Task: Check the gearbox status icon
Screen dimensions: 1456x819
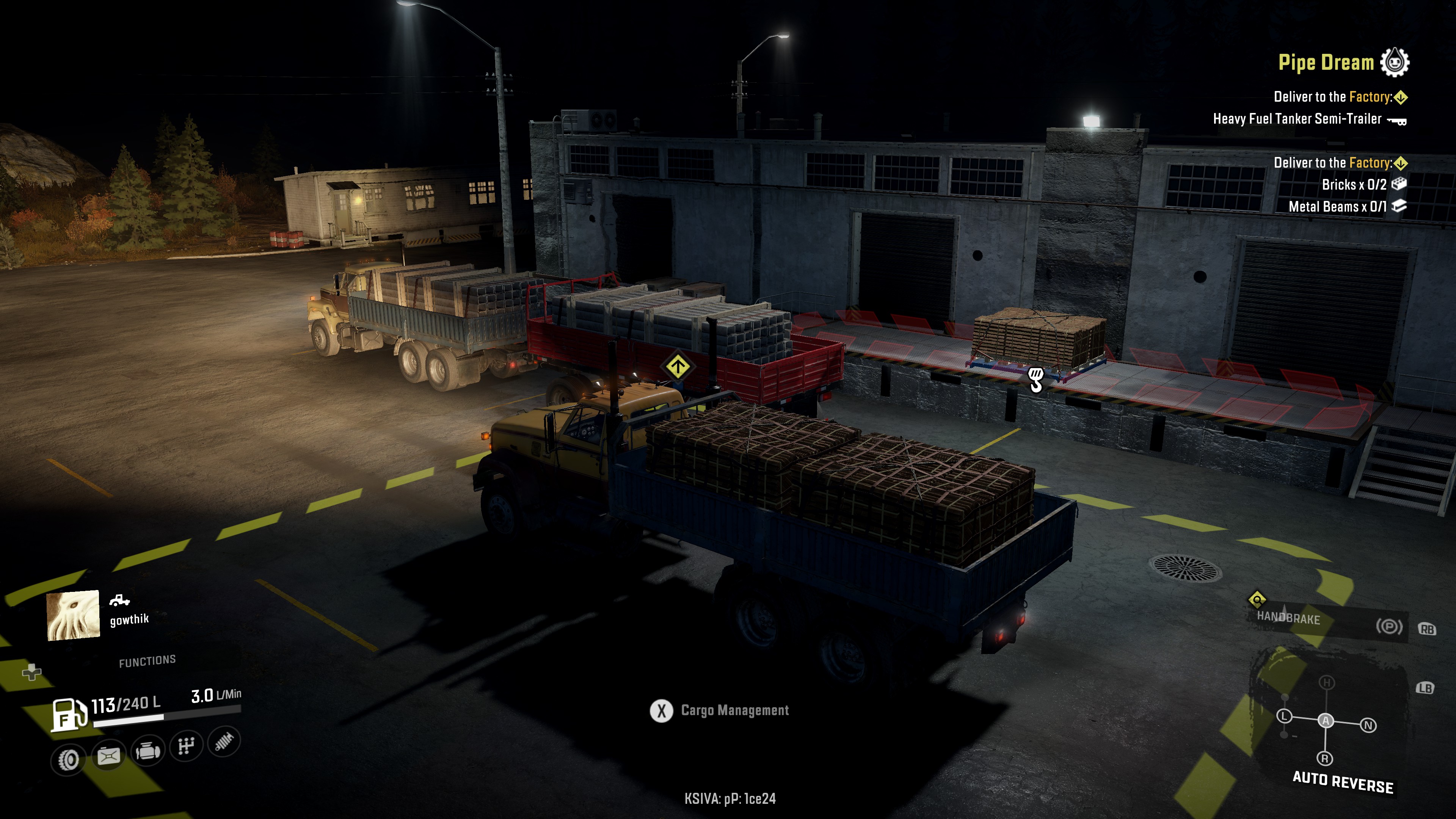Action: pyautogui.click(x=186, y=746)
